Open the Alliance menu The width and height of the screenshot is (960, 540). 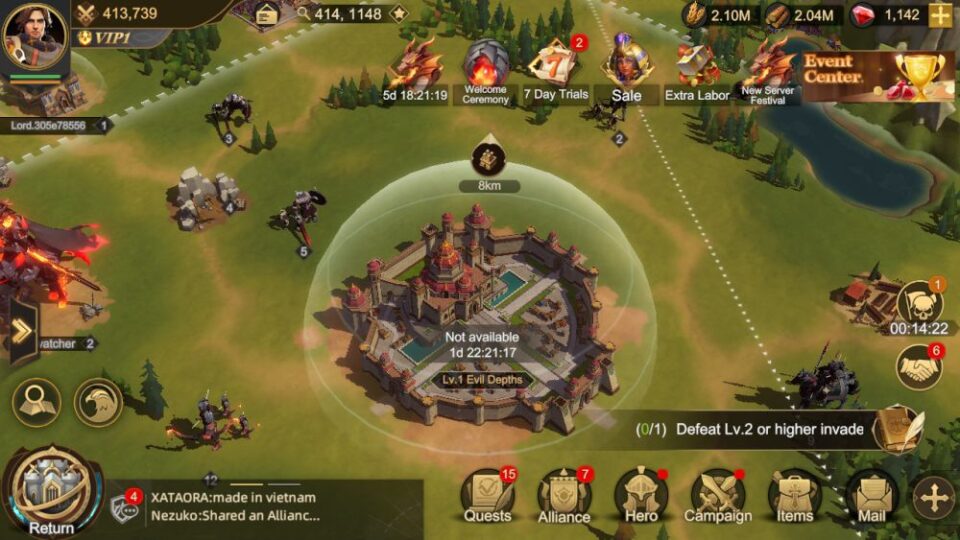tap(564, 495)
